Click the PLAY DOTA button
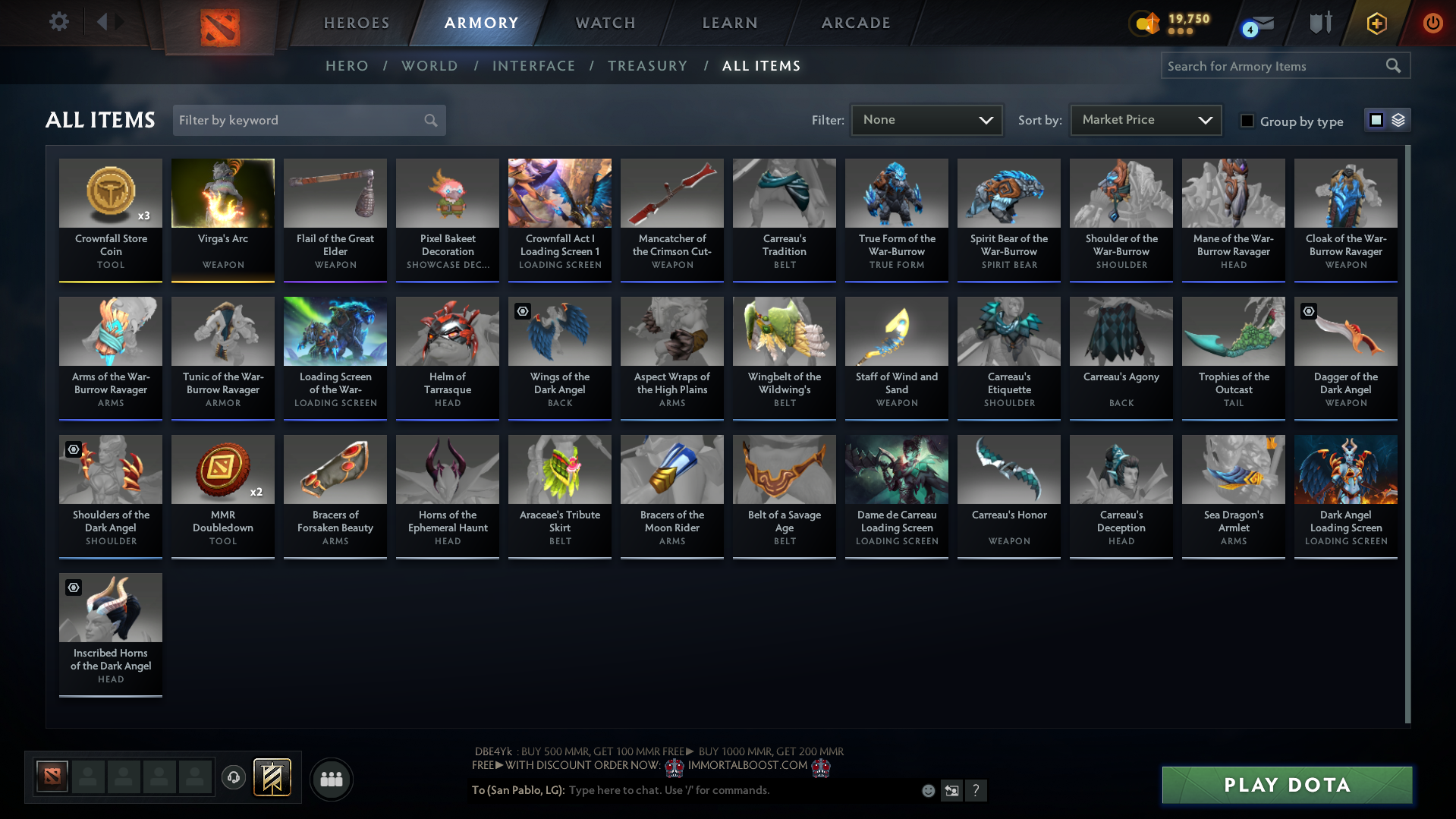 1285,784
